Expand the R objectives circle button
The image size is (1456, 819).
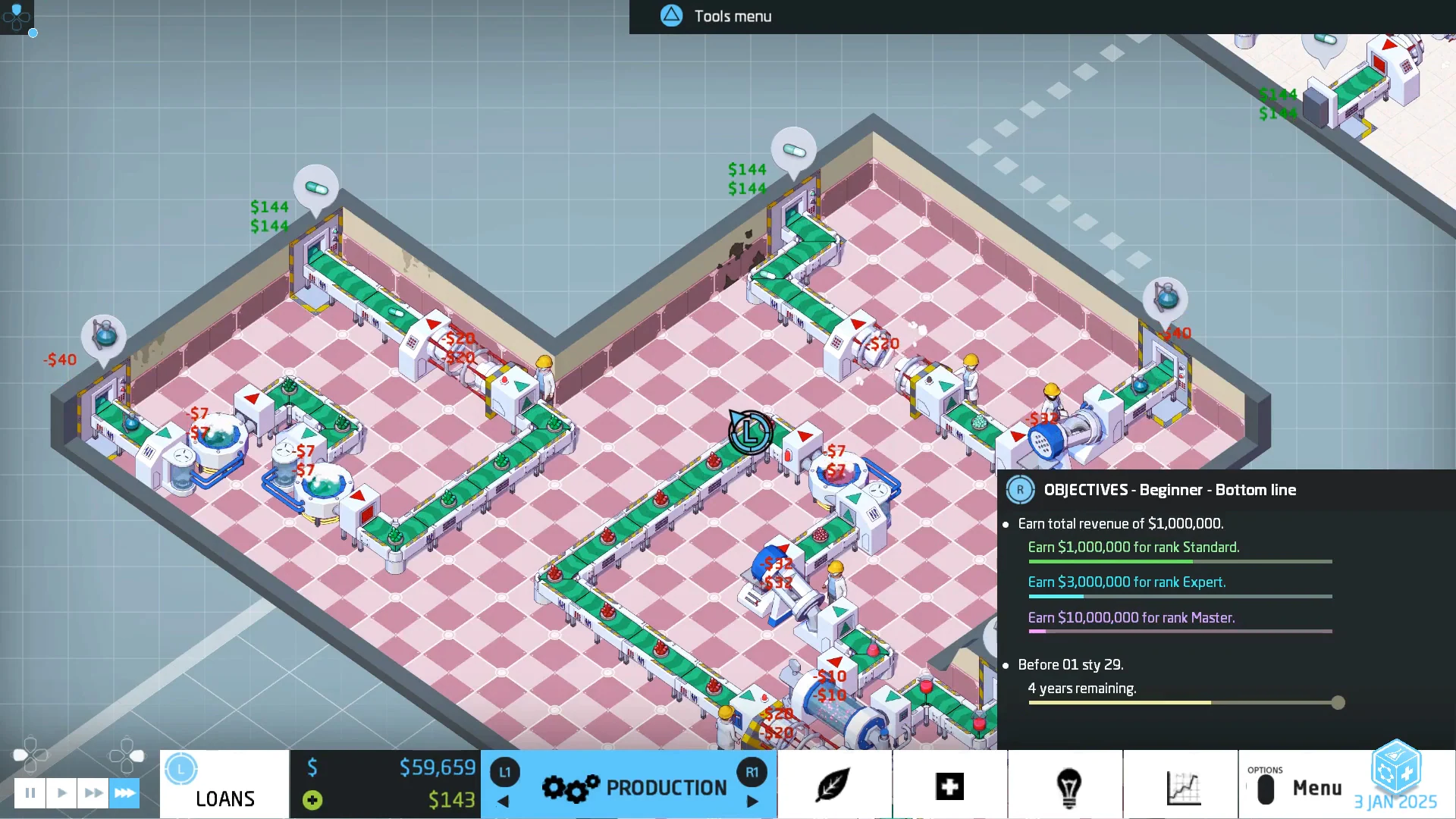coord(1021,490)
